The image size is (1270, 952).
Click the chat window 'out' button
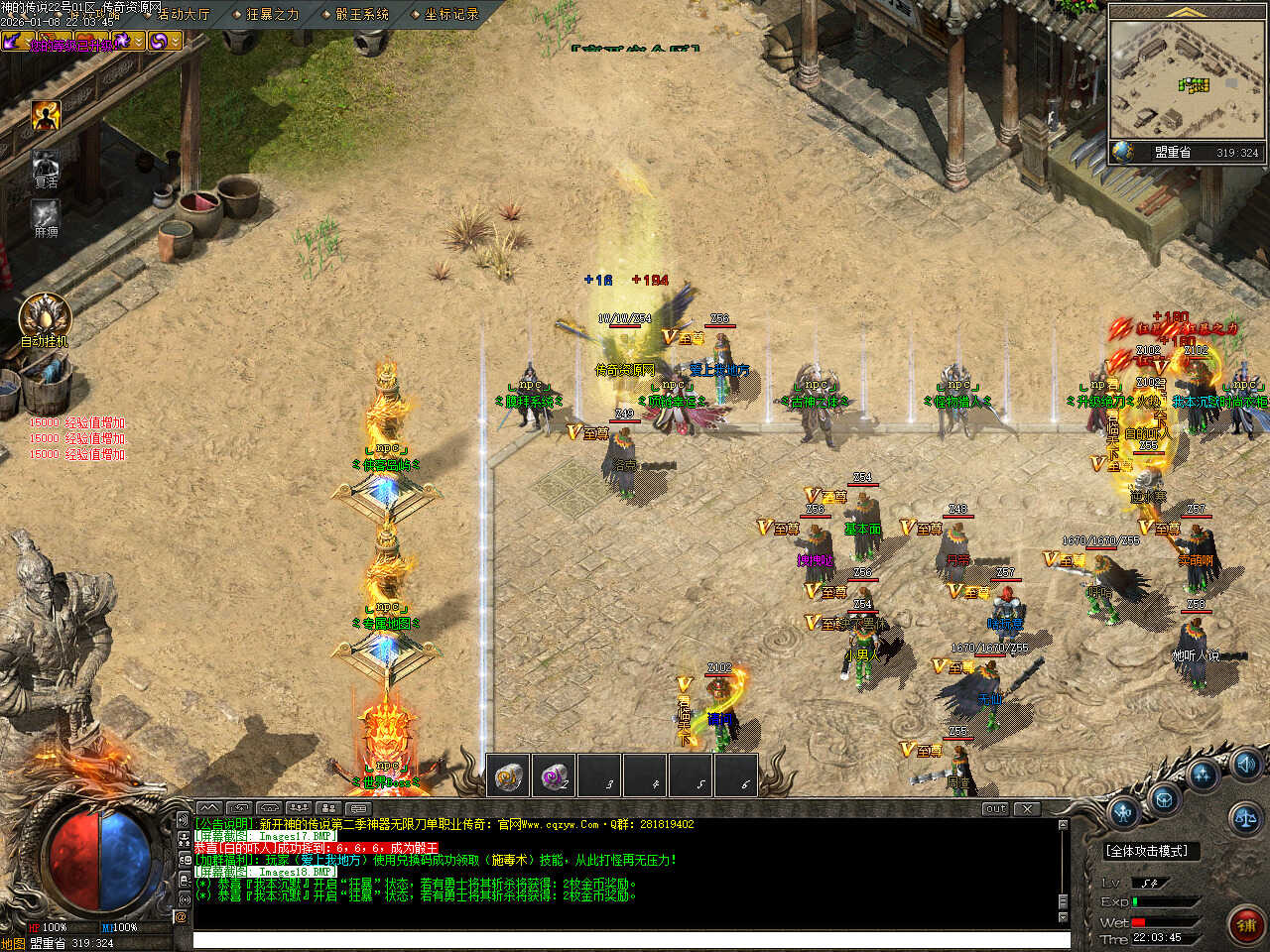click(995, 809)
